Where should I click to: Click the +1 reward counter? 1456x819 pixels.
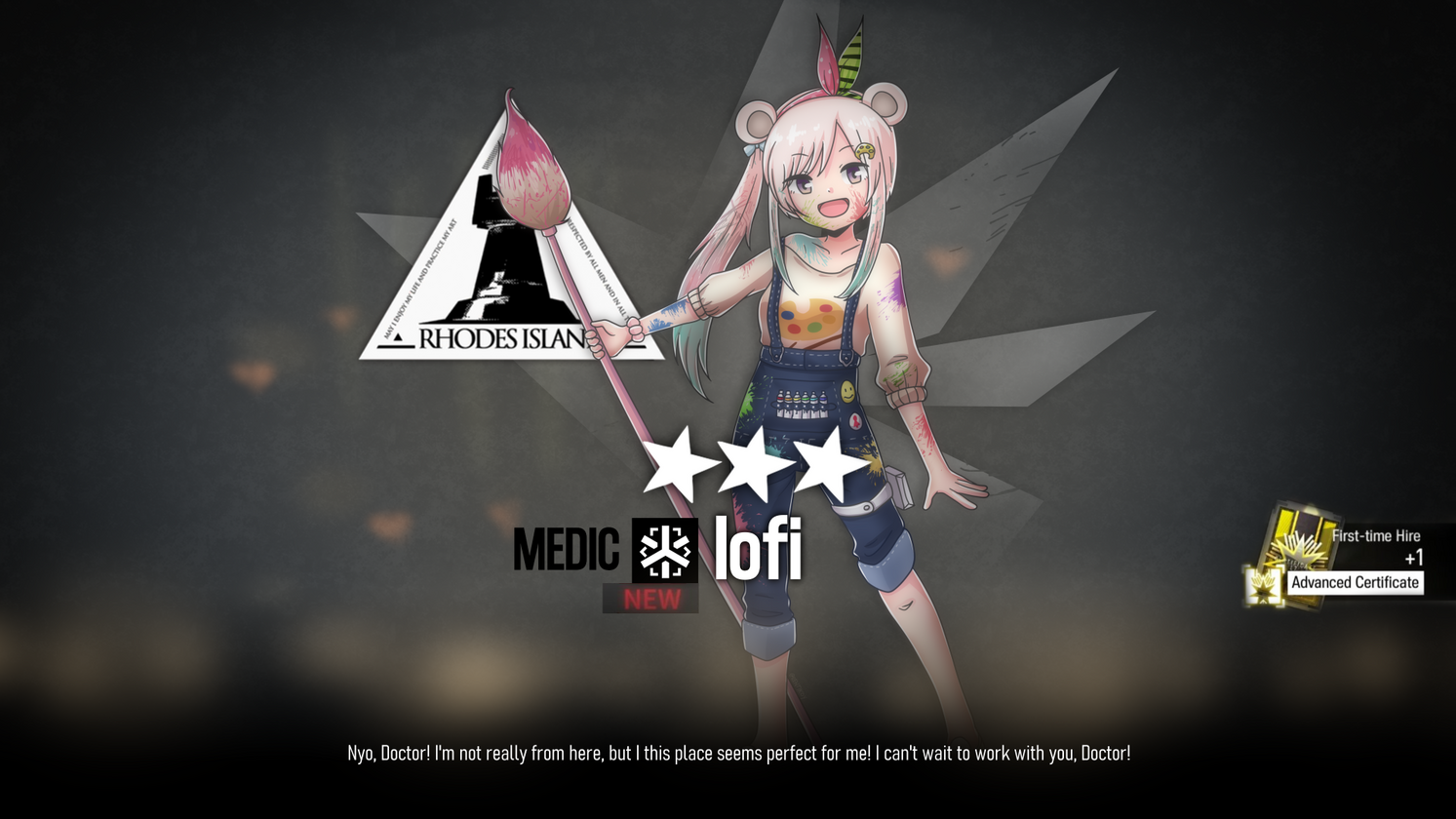tap(1414, 559)
